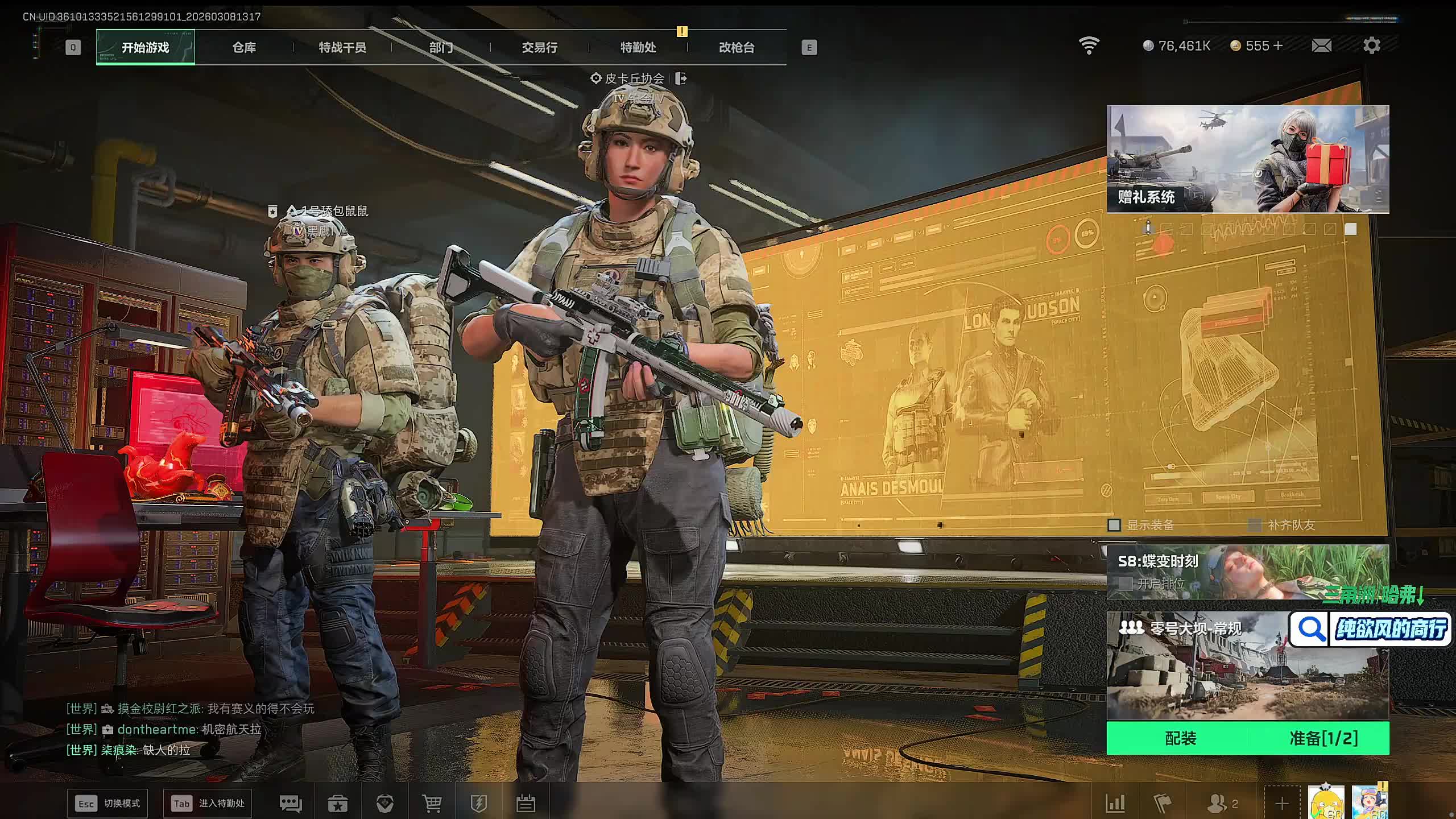Enable the 开启排位 ranked checkbox

coord(1125,584)
